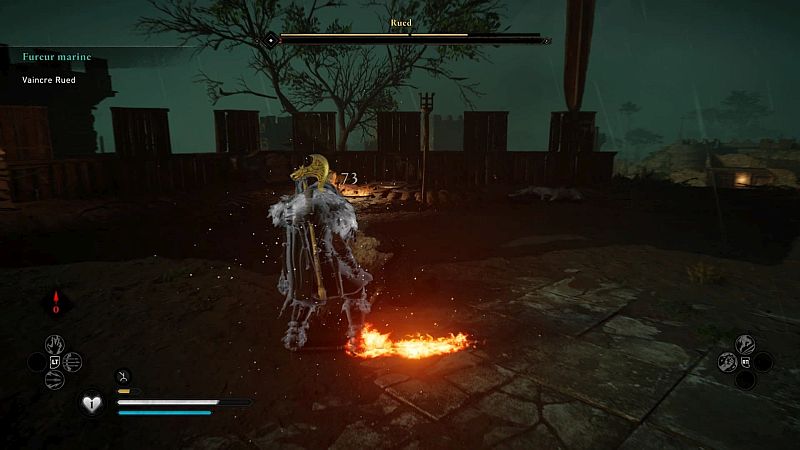Click the stick-figure status icon above health
Screen dimensions: 800x450
click(124, 375)
